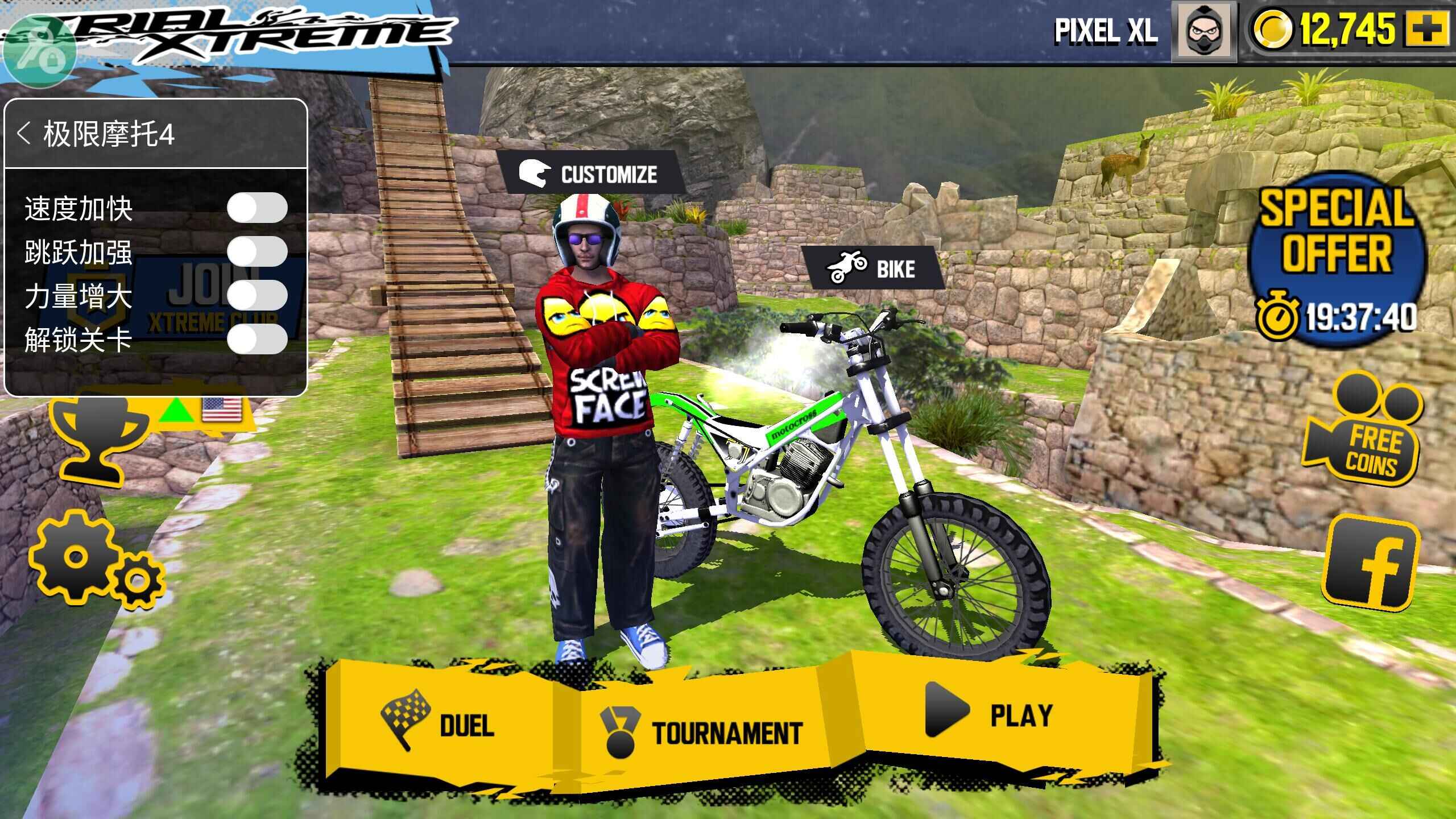Enable the 力量增大 switch

coord(257,295)
